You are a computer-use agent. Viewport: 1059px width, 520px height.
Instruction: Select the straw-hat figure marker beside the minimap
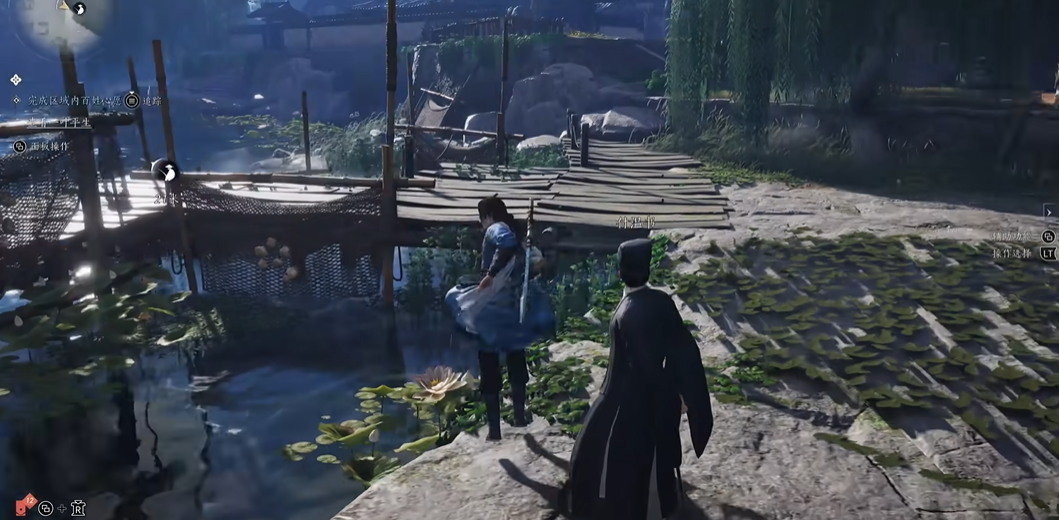coord(79,9)
